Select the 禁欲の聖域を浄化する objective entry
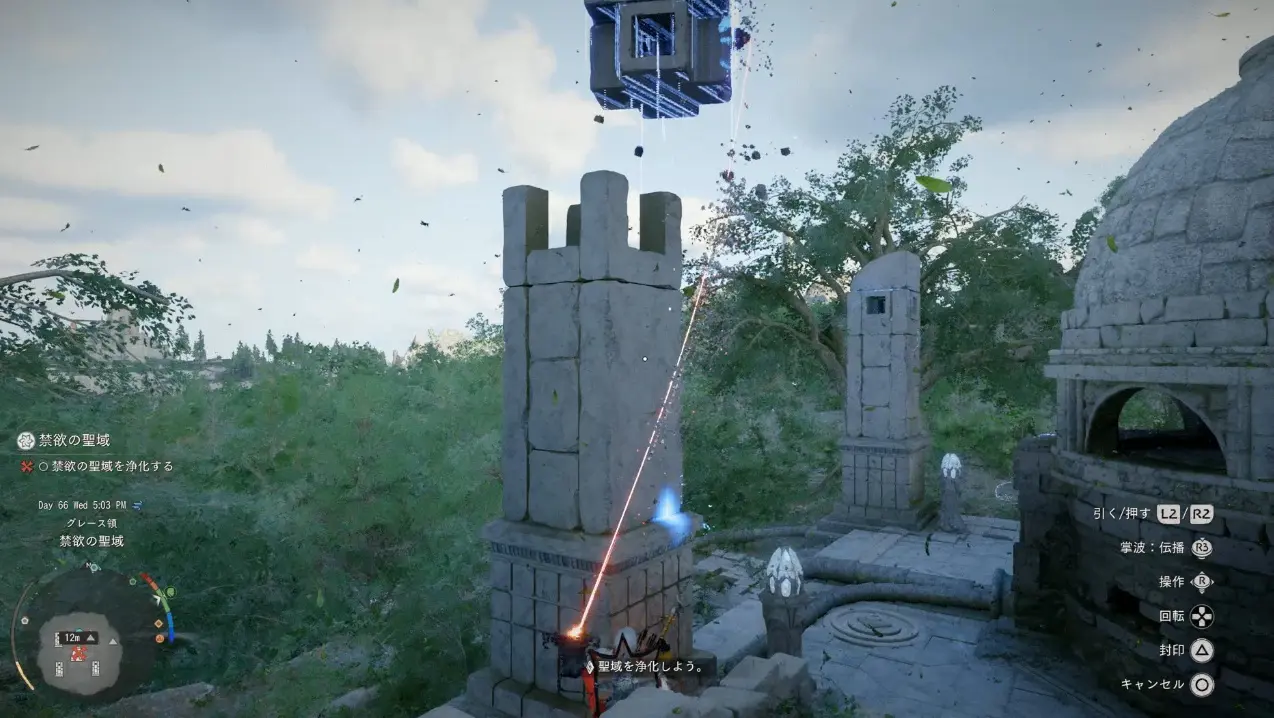This screenshot has height=718, width=1274. (112, 466)
